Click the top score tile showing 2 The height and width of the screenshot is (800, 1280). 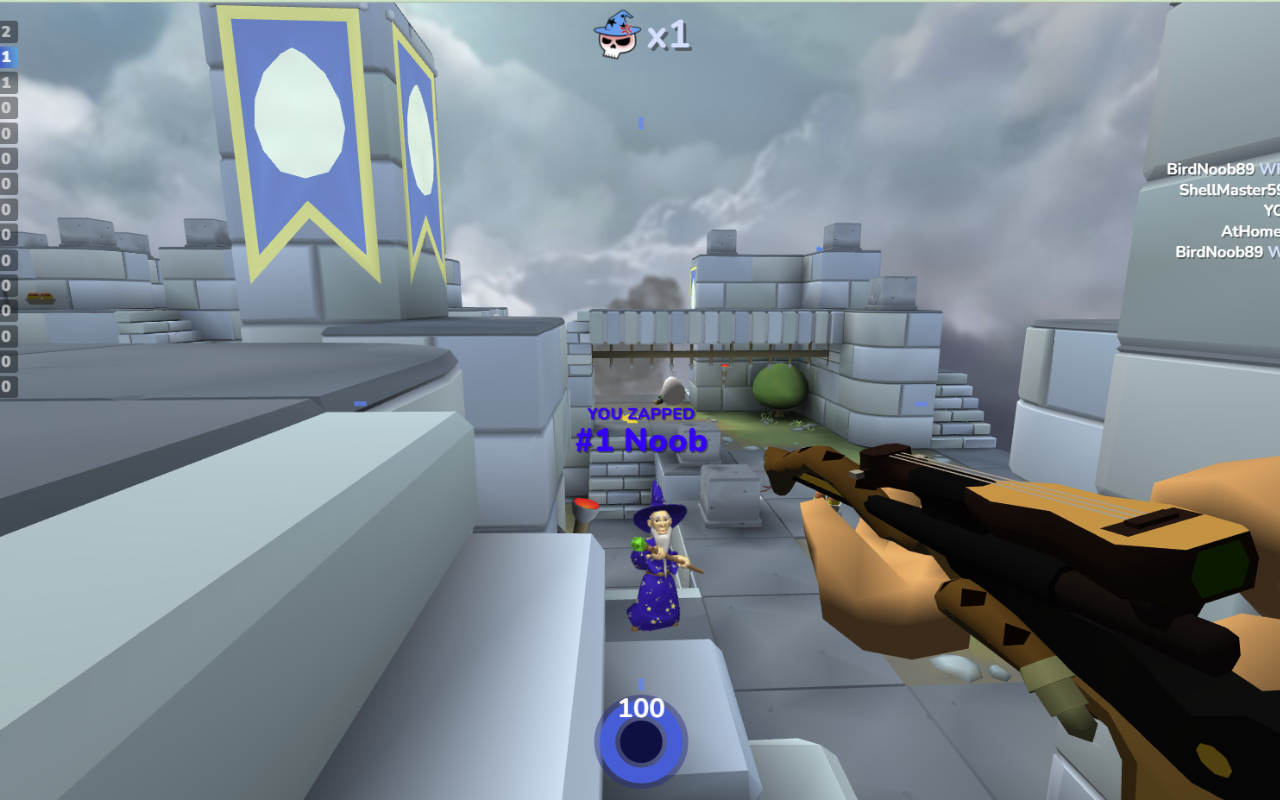pyautogui.click(x=8, y=31)
